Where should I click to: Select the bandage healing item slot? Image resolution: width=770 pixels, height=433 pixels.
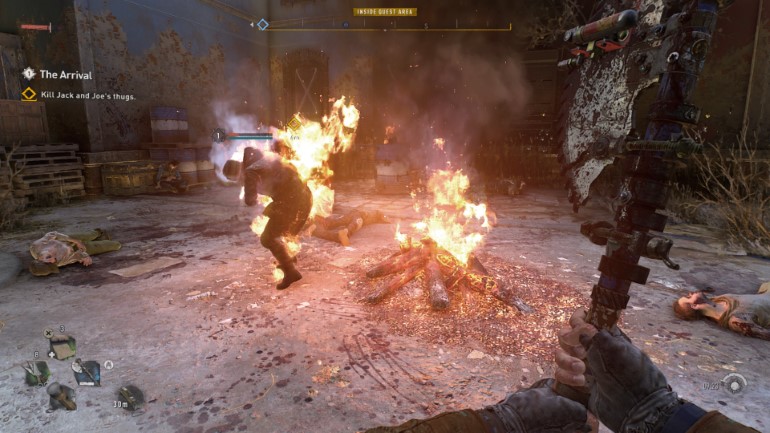point(62,346)
